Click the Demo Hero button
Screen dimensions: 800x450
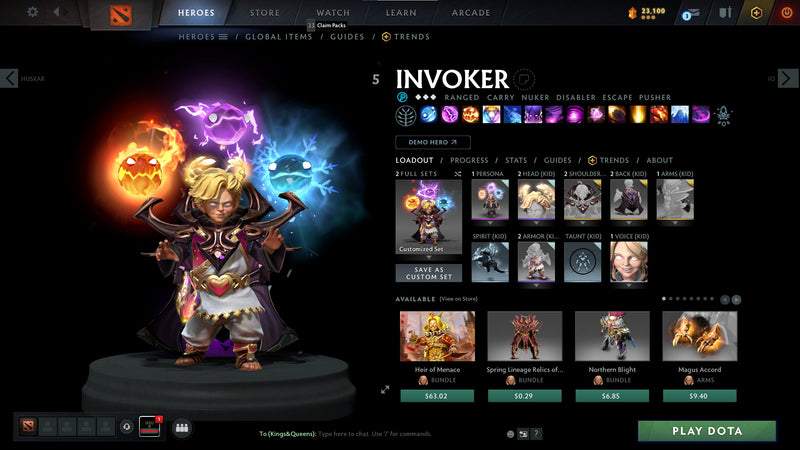coord(432,143)
